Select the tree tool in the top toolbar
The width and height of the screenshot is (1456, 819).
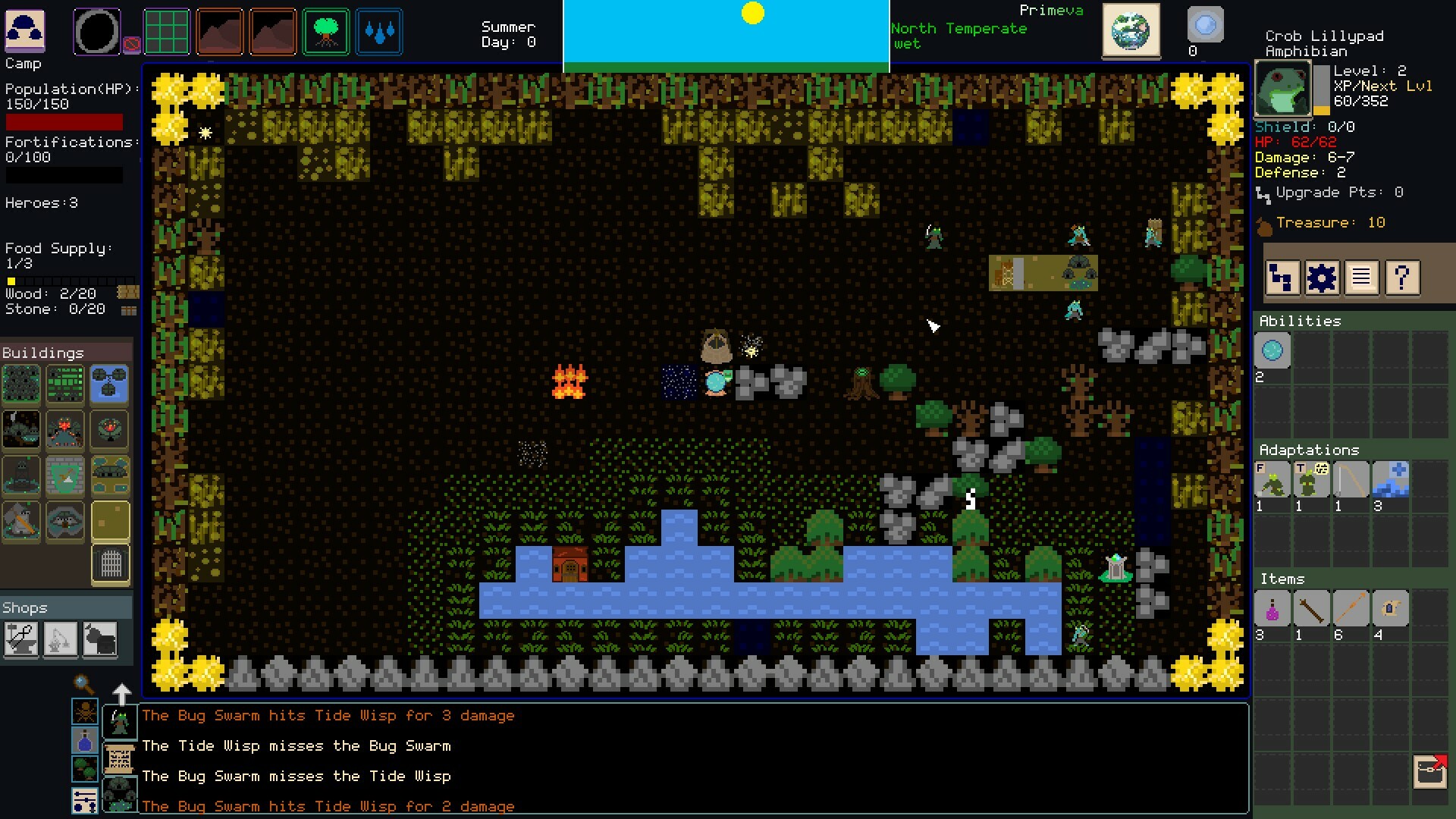tap(326, 31)
